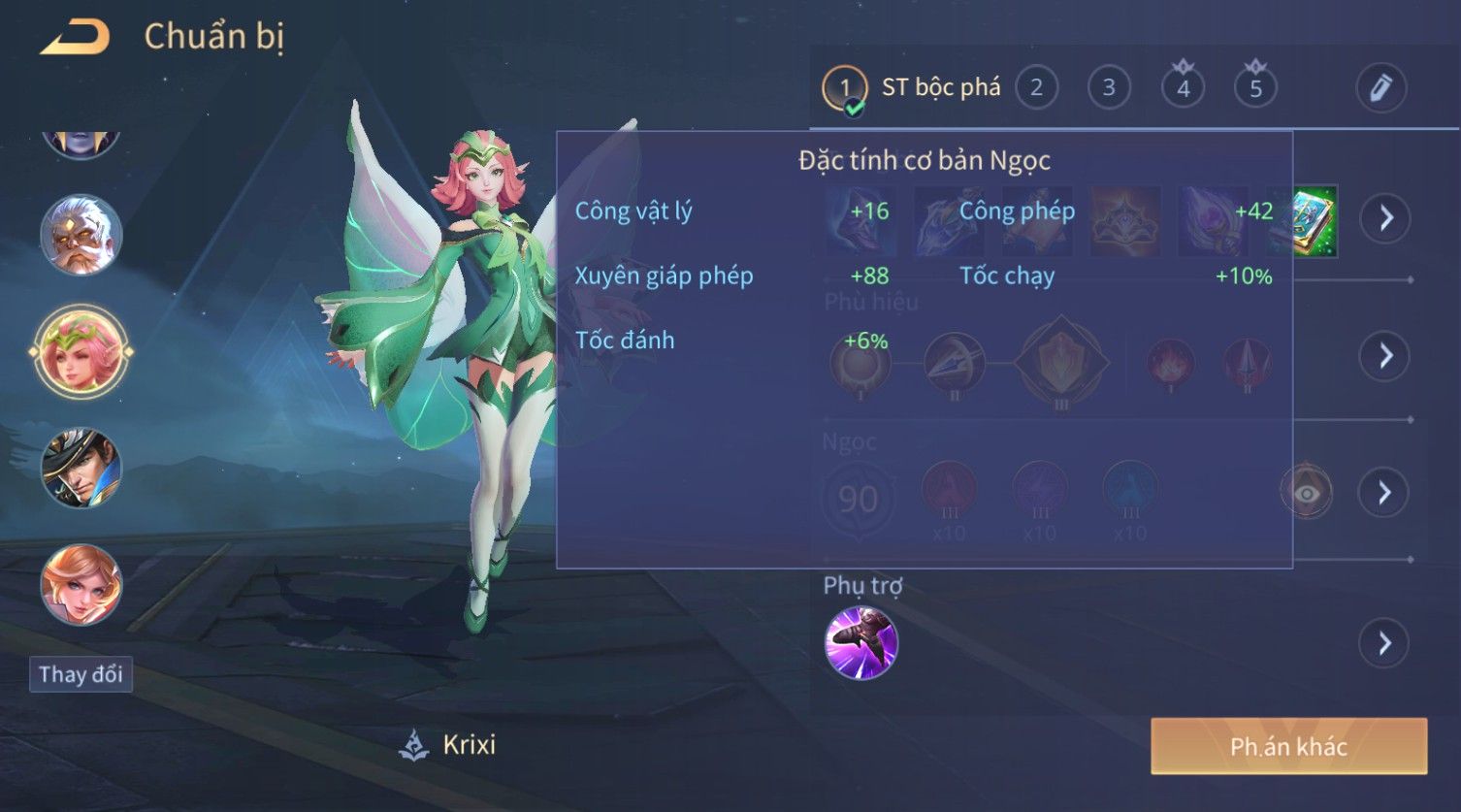Select the orange-haired hero portrait

point(81,585)
